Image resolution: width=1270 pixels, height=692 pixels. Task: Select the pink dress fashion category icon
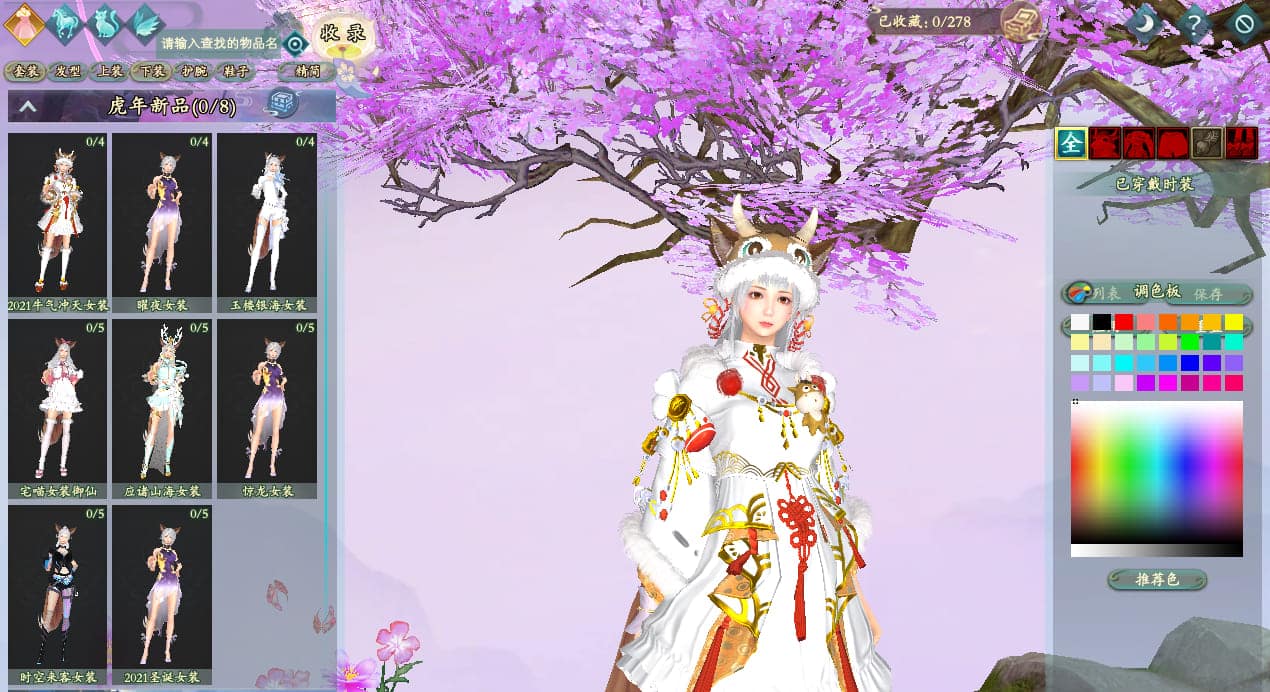click(x=23, y=23)
